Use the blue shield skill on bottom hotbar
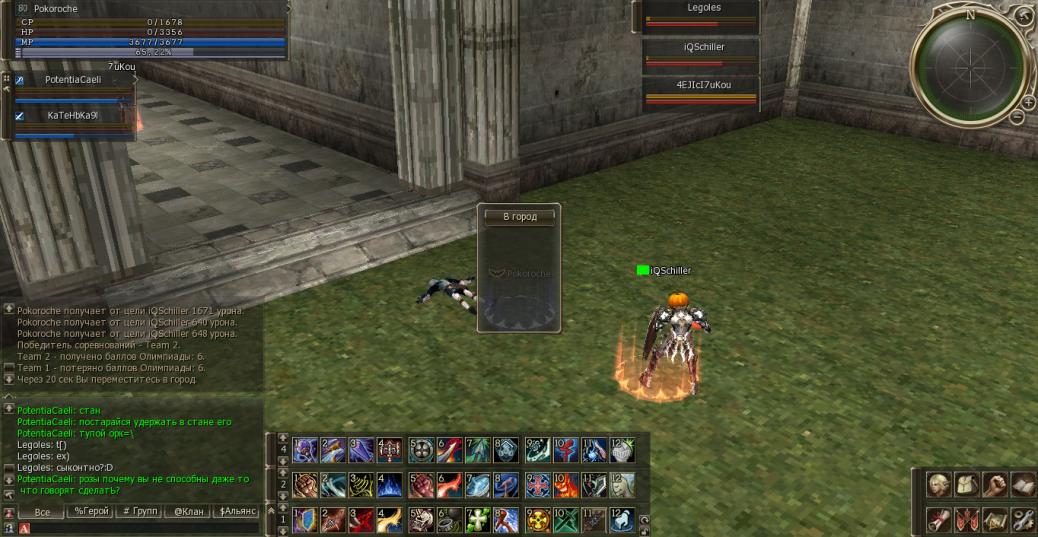1038x537 pixels. coord(304,520)
